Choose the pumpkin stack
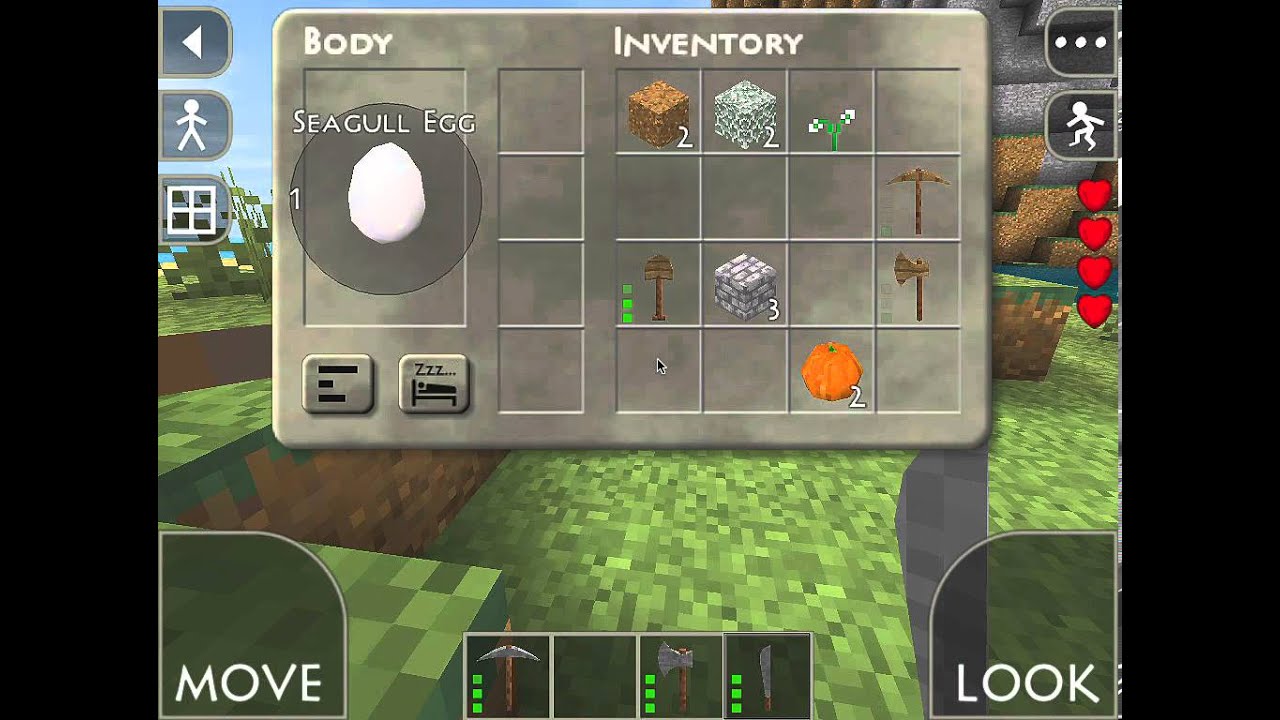The height and width of the screenshot is (720, 1280). [831, 372]
